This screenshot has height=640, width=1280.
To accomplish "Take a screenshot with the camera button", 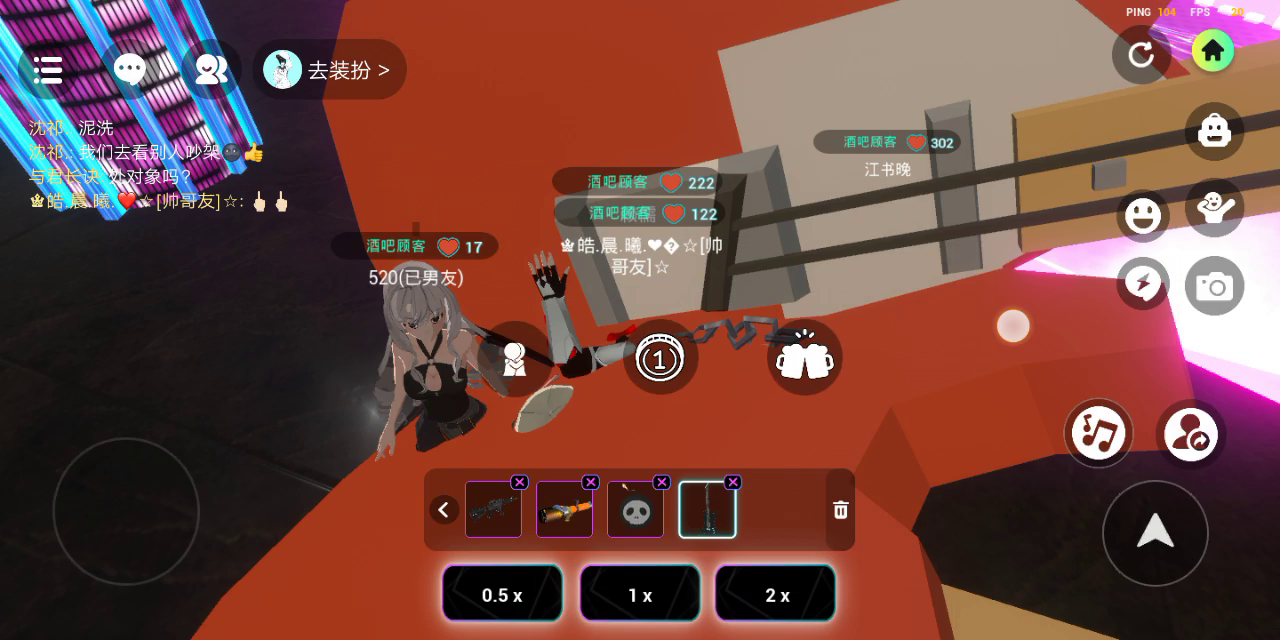I will (1214, 287).
